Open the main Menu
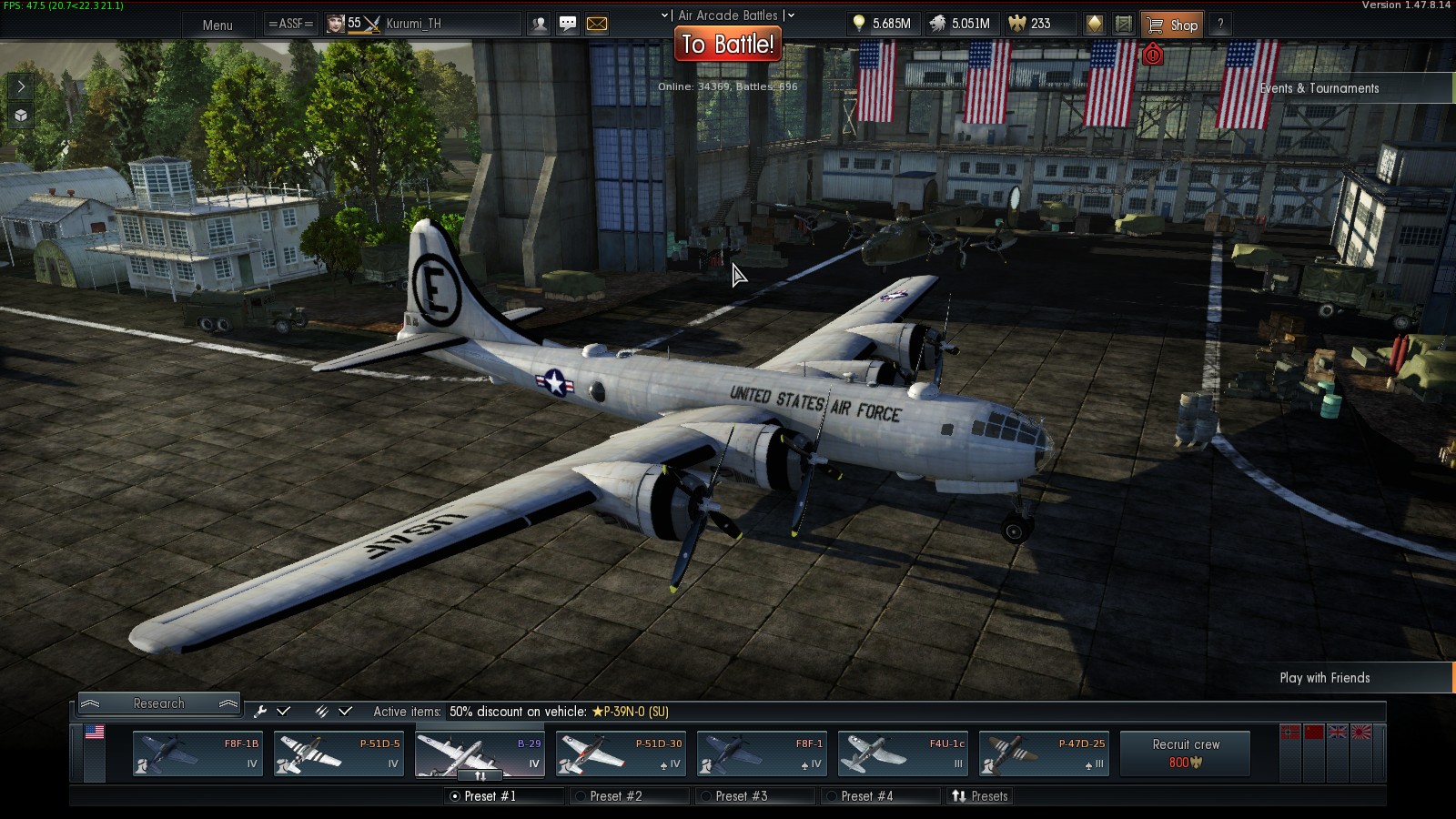The image size is (1456, 819). click(217, 25)
